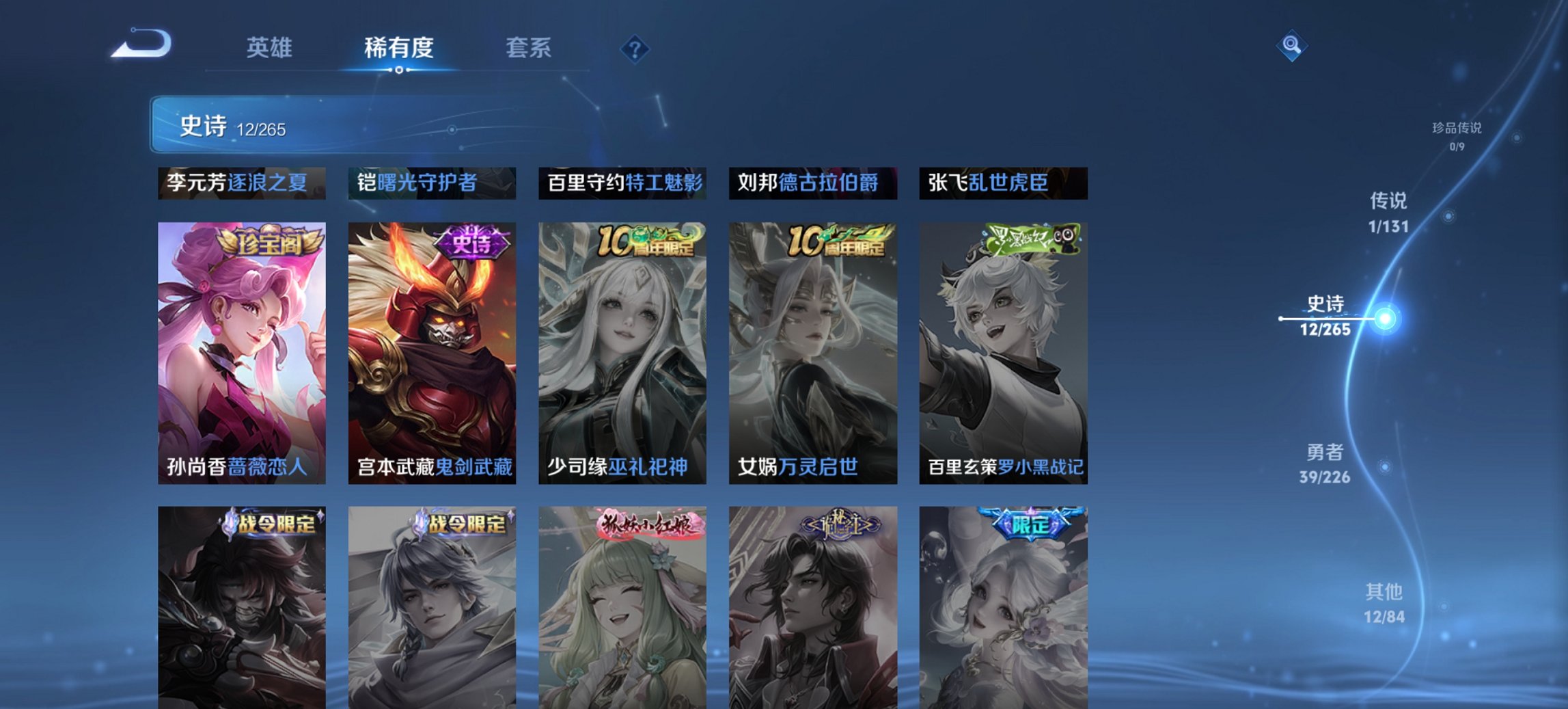Click the 张飞乱世虎臣 name label

tap(1004, 183)
